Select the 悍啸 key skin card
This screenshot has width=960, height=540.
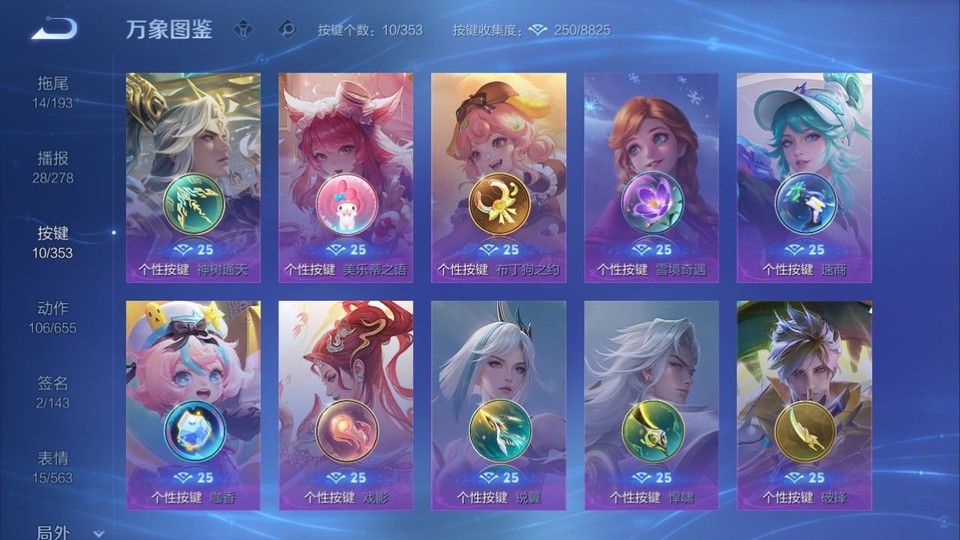point(651,405)
